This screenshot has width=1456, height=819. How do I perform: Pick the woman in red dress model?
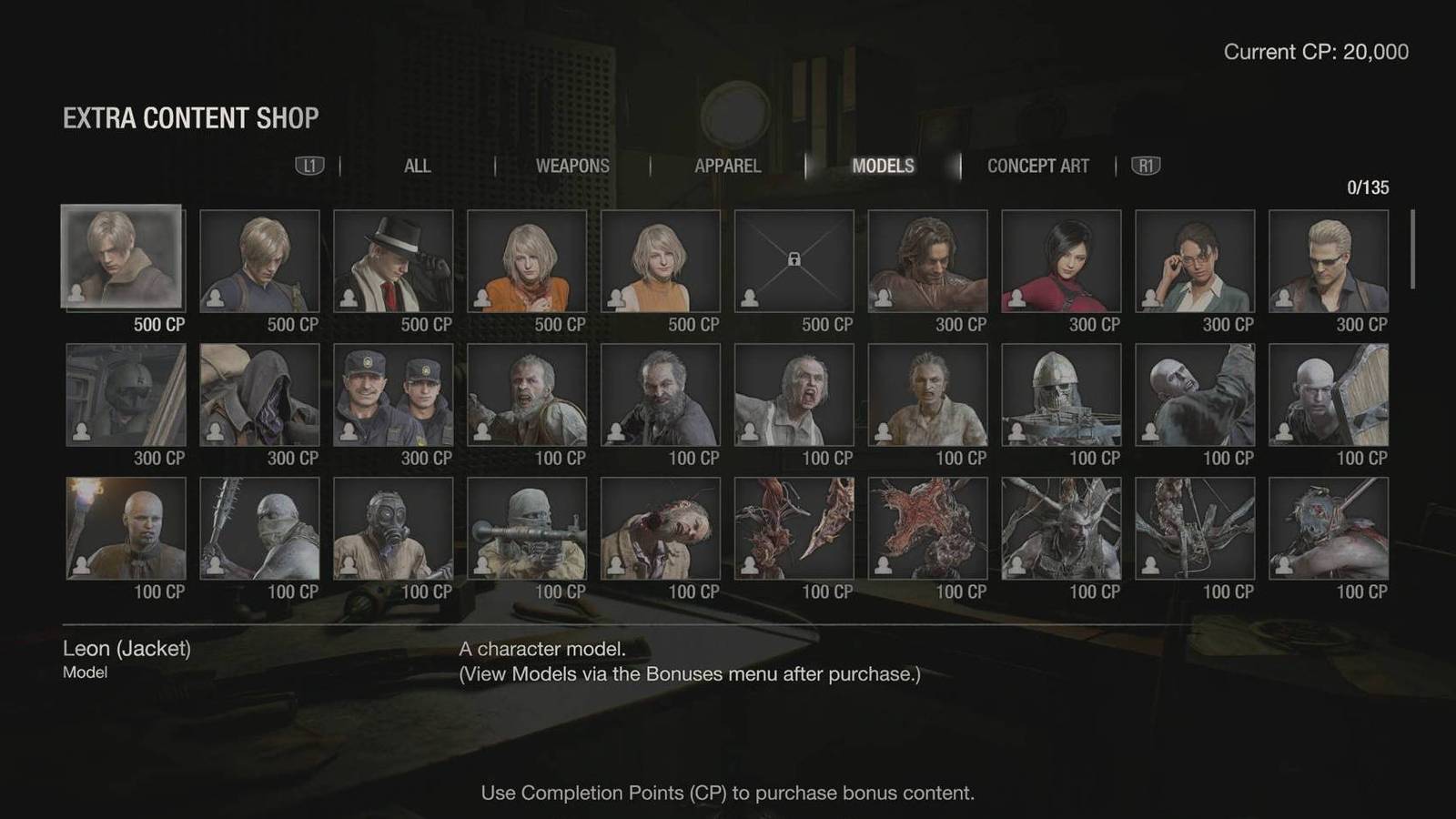coord(1061,261)
